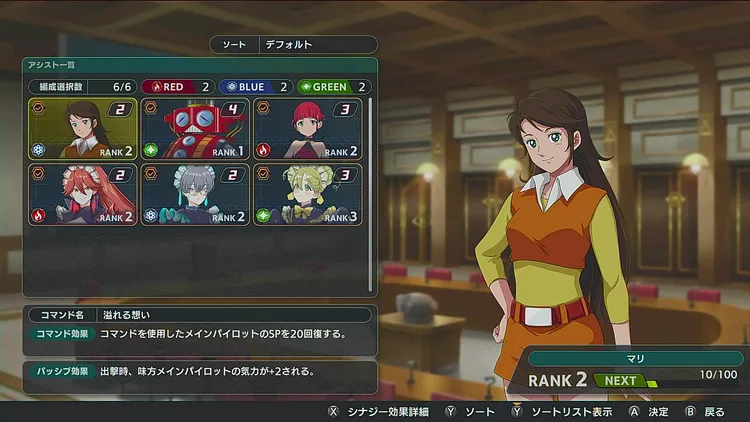The width and height of the screenshot is (750, 422).
Task: Filter by the GREEN synergy counter
Action: pyautogui.click(x=333, y=87)
